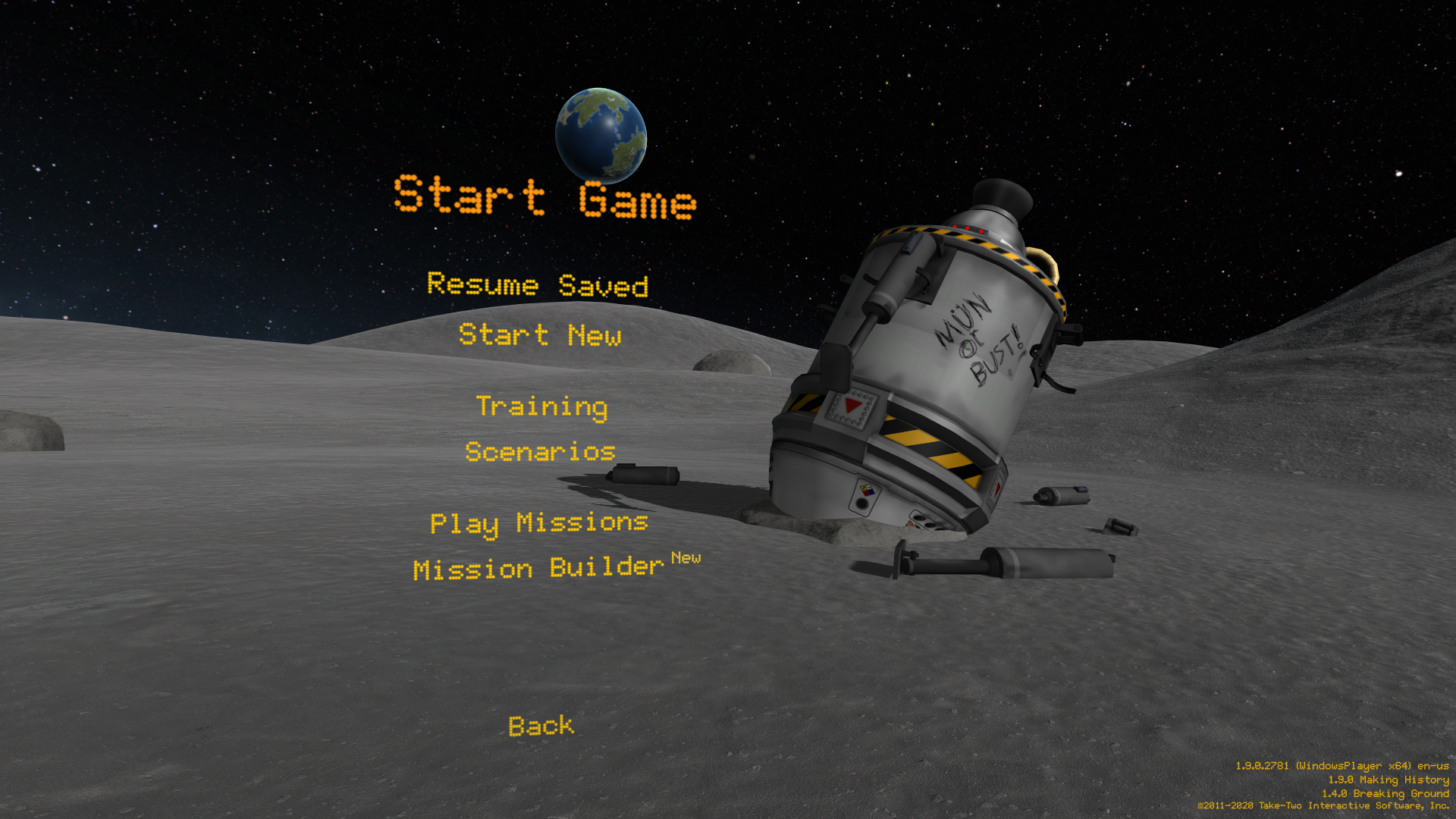Select Start New game
This screenshot has width=1456, height=819.
pos(540,334)
